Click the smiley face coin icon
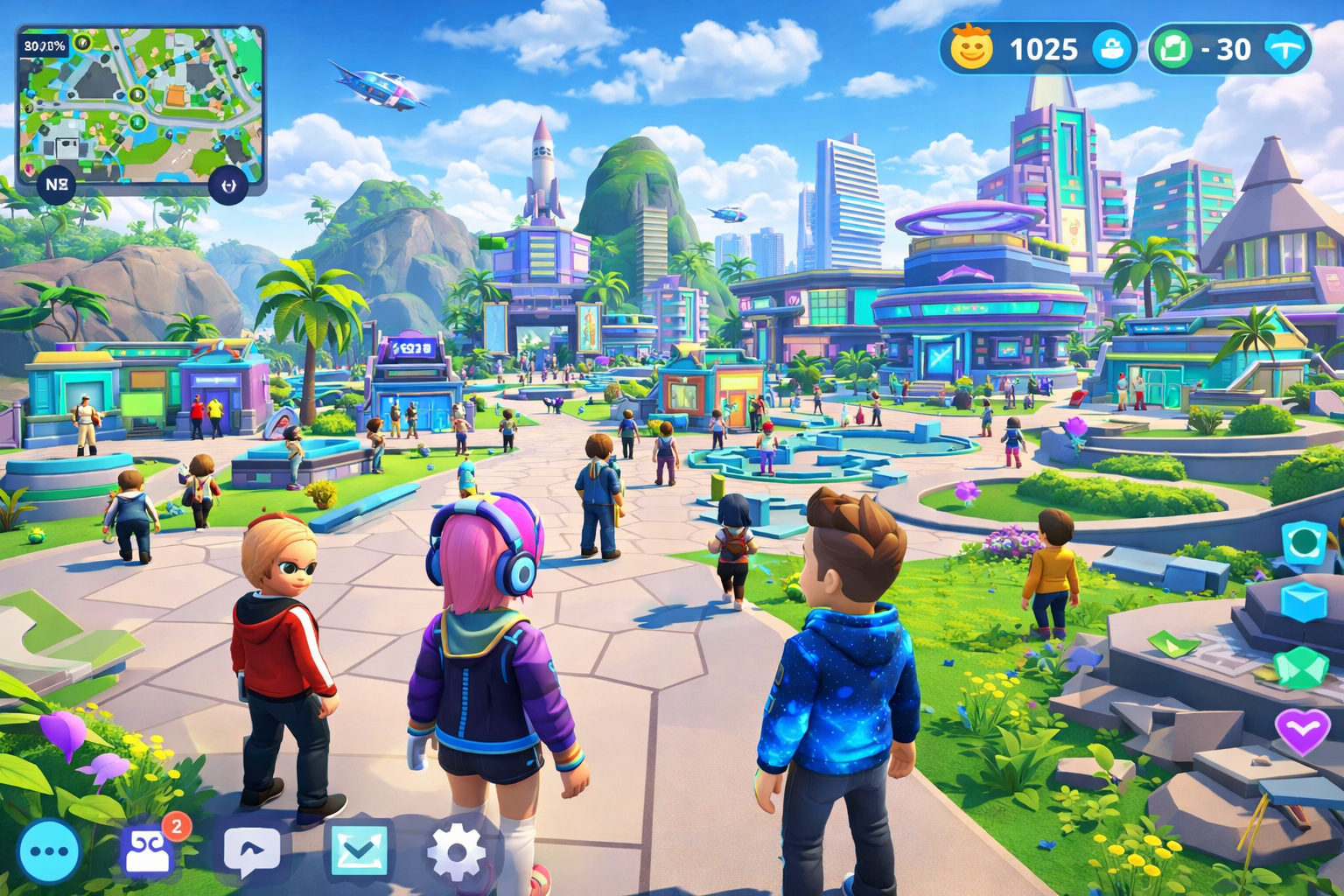 [x=972, y=48]
